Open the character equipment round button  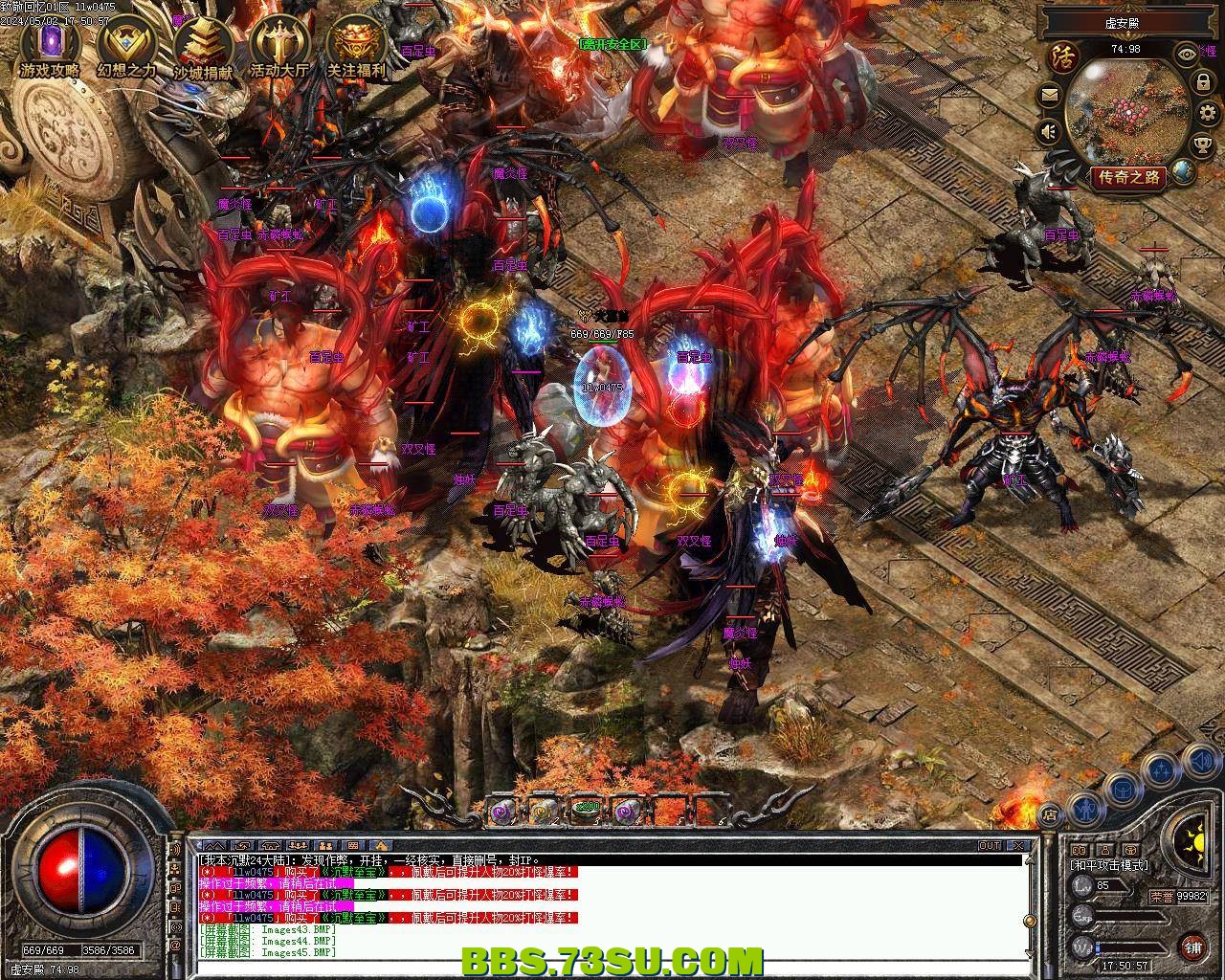[x=1084, y=809]
